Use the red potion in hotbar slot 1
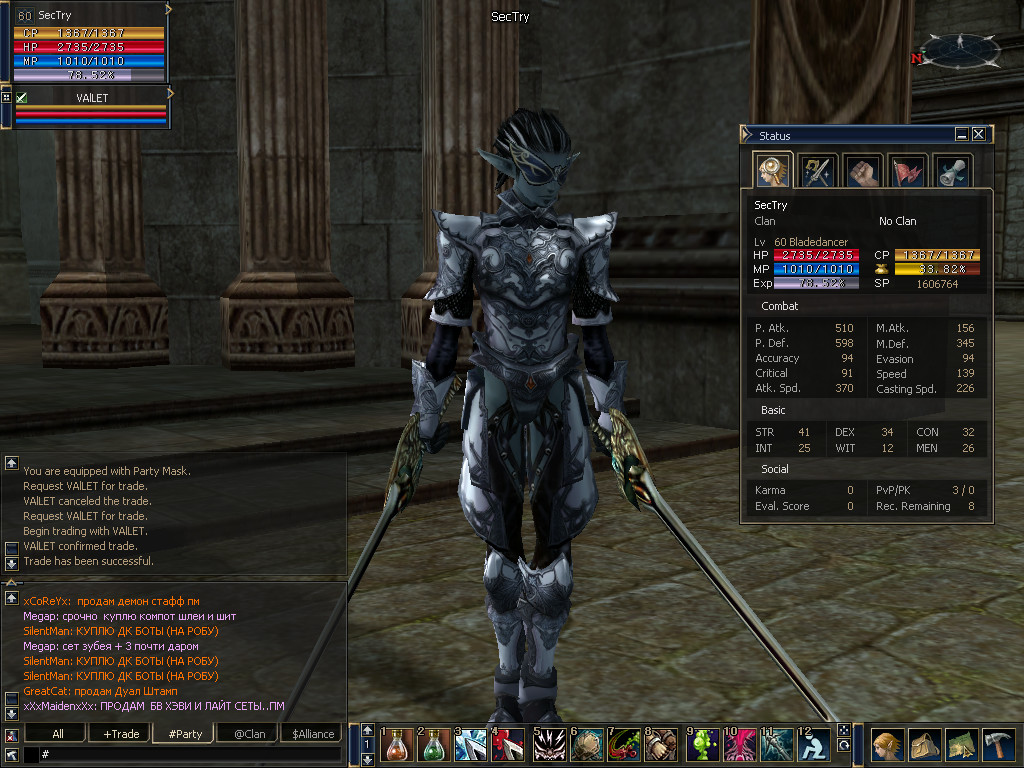 click(x=397, y=746)
